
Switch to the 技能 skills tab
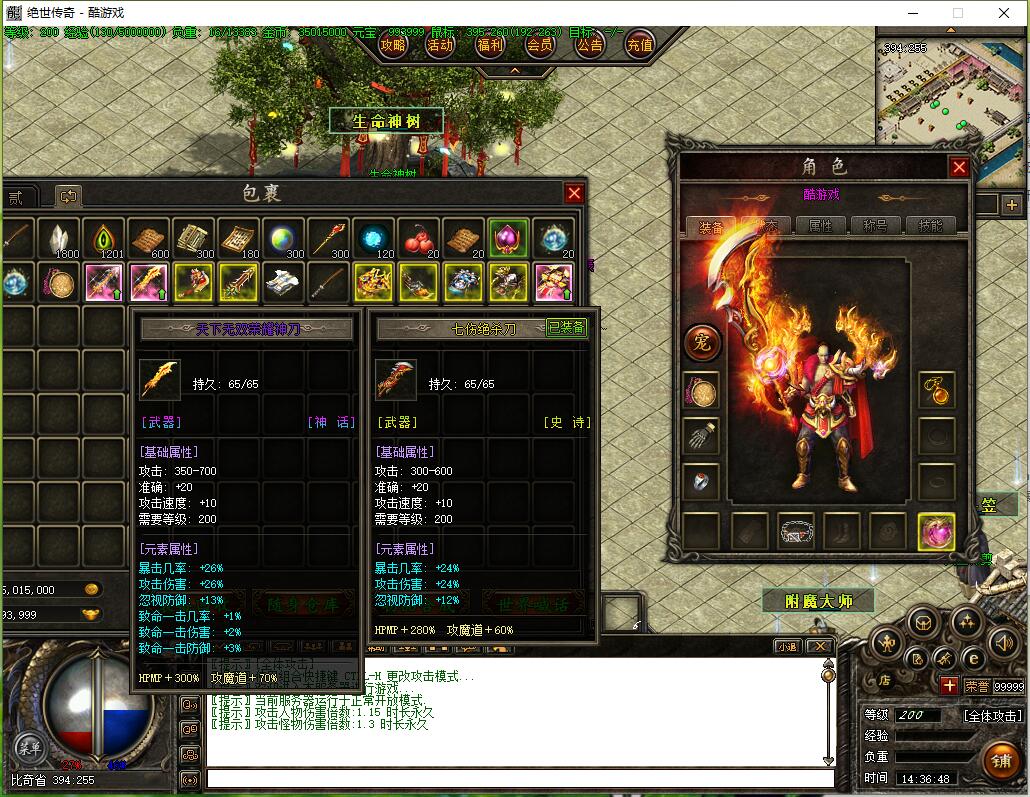pyautogui.click(x=930, y=226)
